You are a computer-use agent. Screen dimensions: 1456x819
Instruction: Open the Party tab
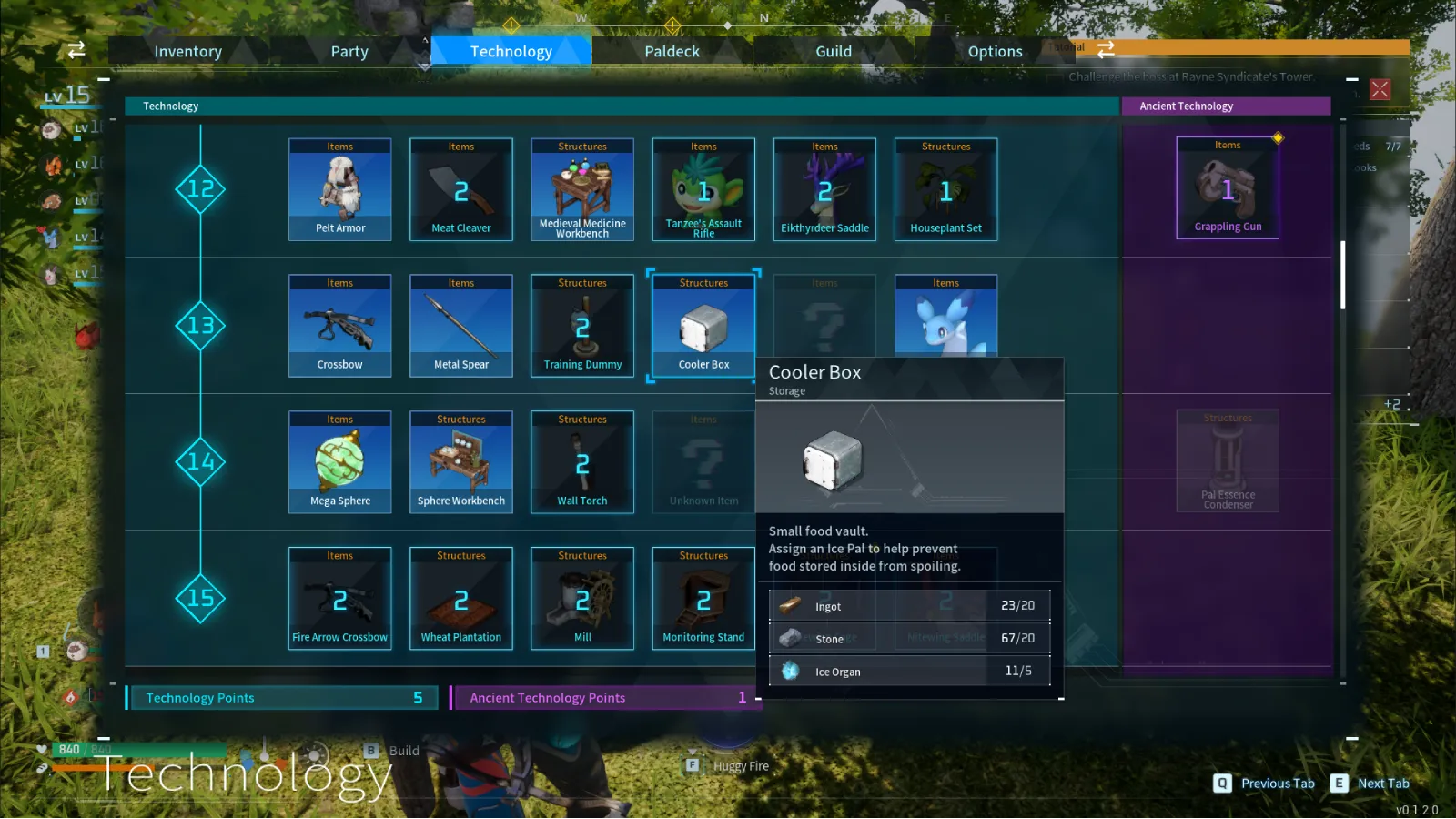[349, 52]
